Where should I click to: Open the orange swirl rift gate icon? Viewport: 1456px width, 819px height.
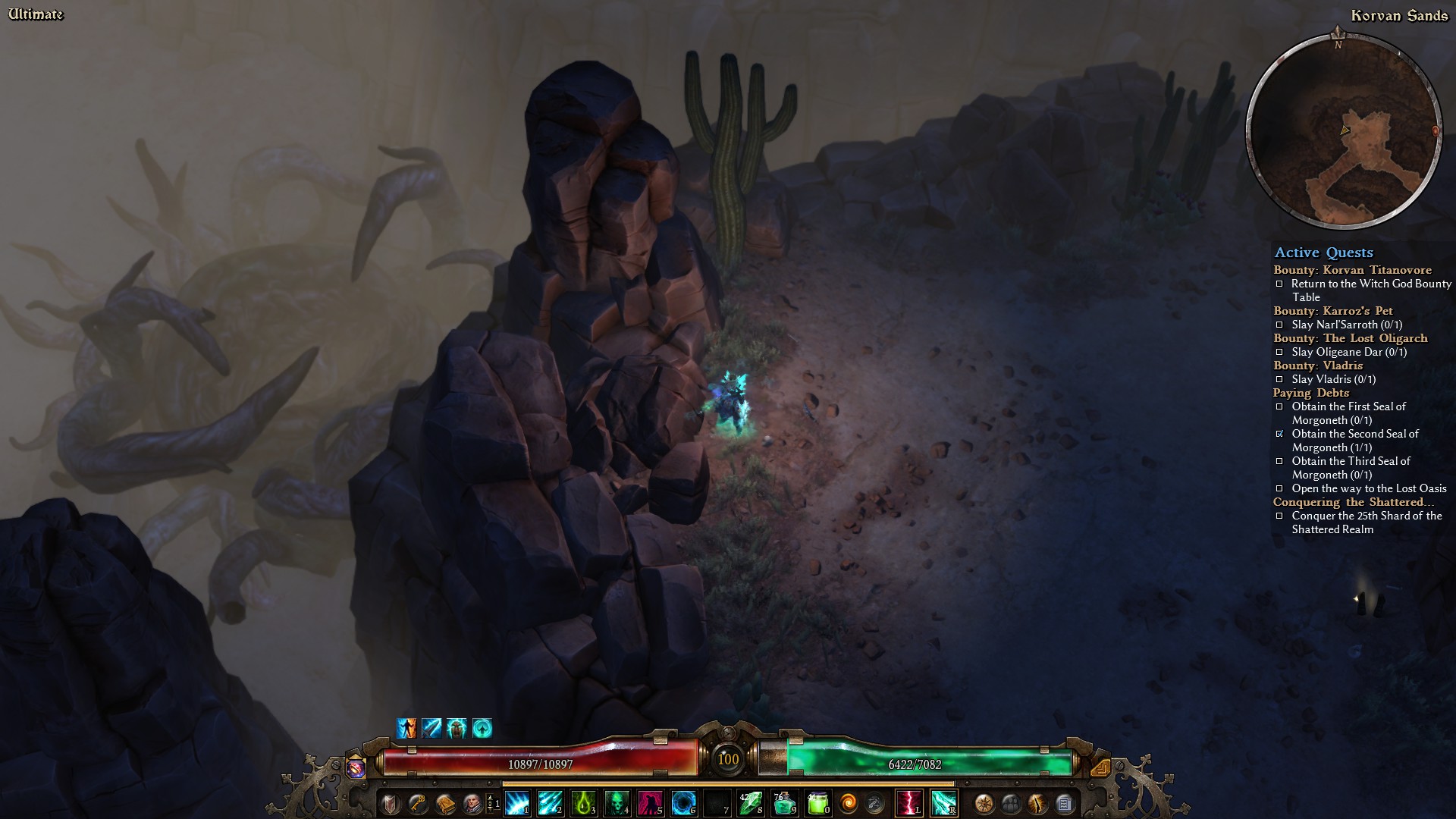pos(849,802)
